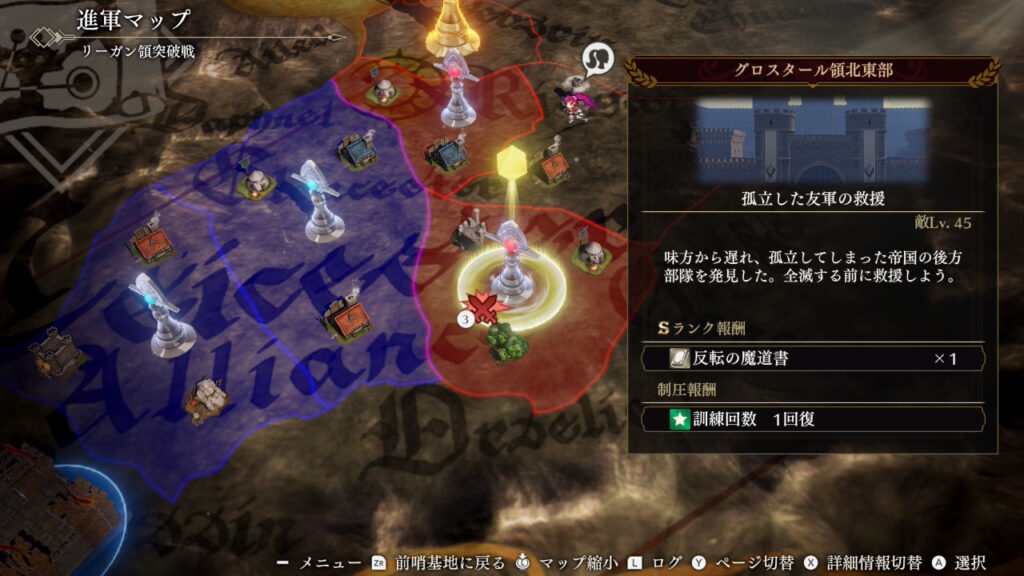Select the glowing yellow cube marker

[511, 163]
